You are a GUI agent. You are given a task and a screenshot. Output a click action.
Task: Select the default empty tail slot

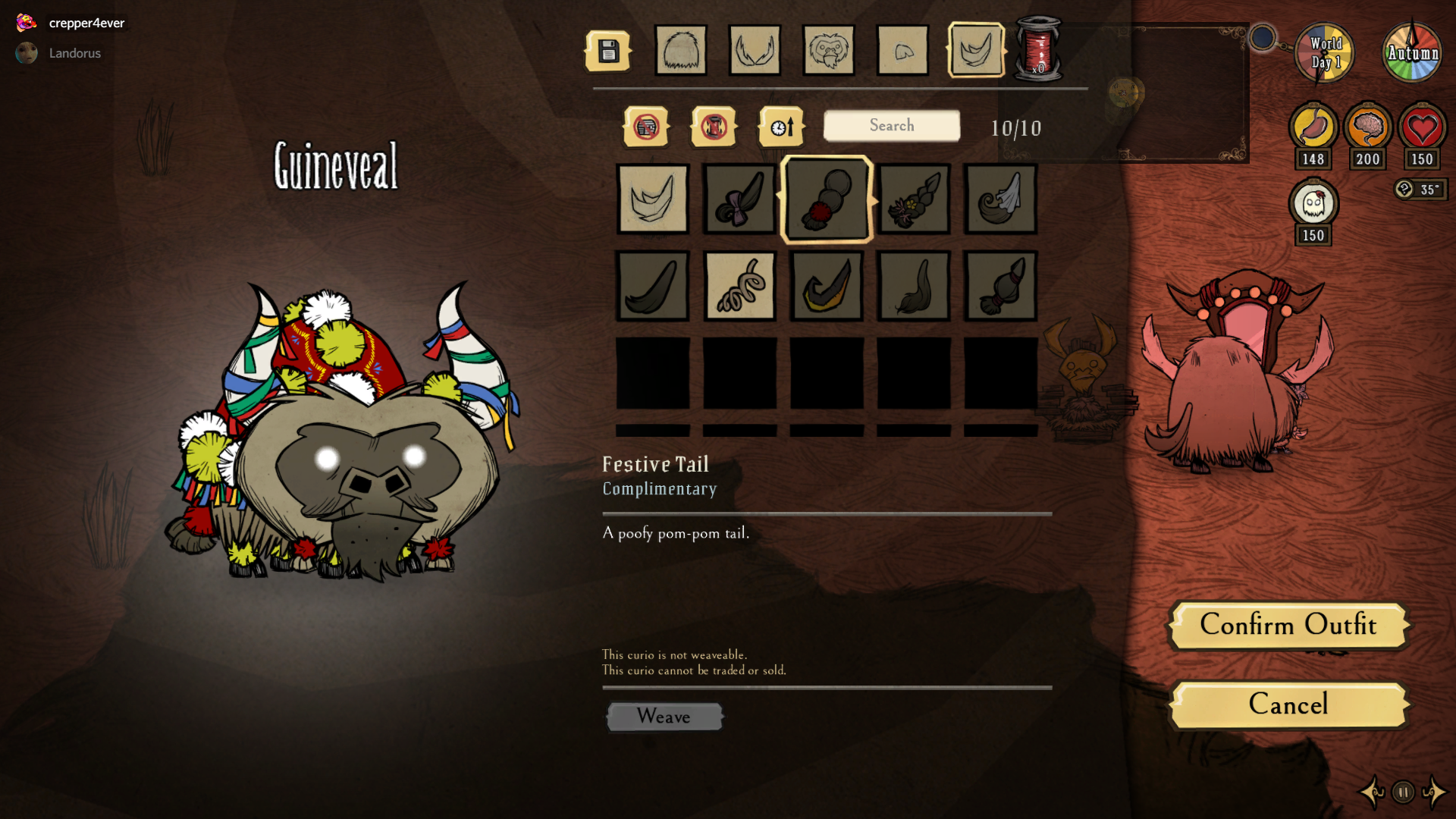[x=653, y=199]
